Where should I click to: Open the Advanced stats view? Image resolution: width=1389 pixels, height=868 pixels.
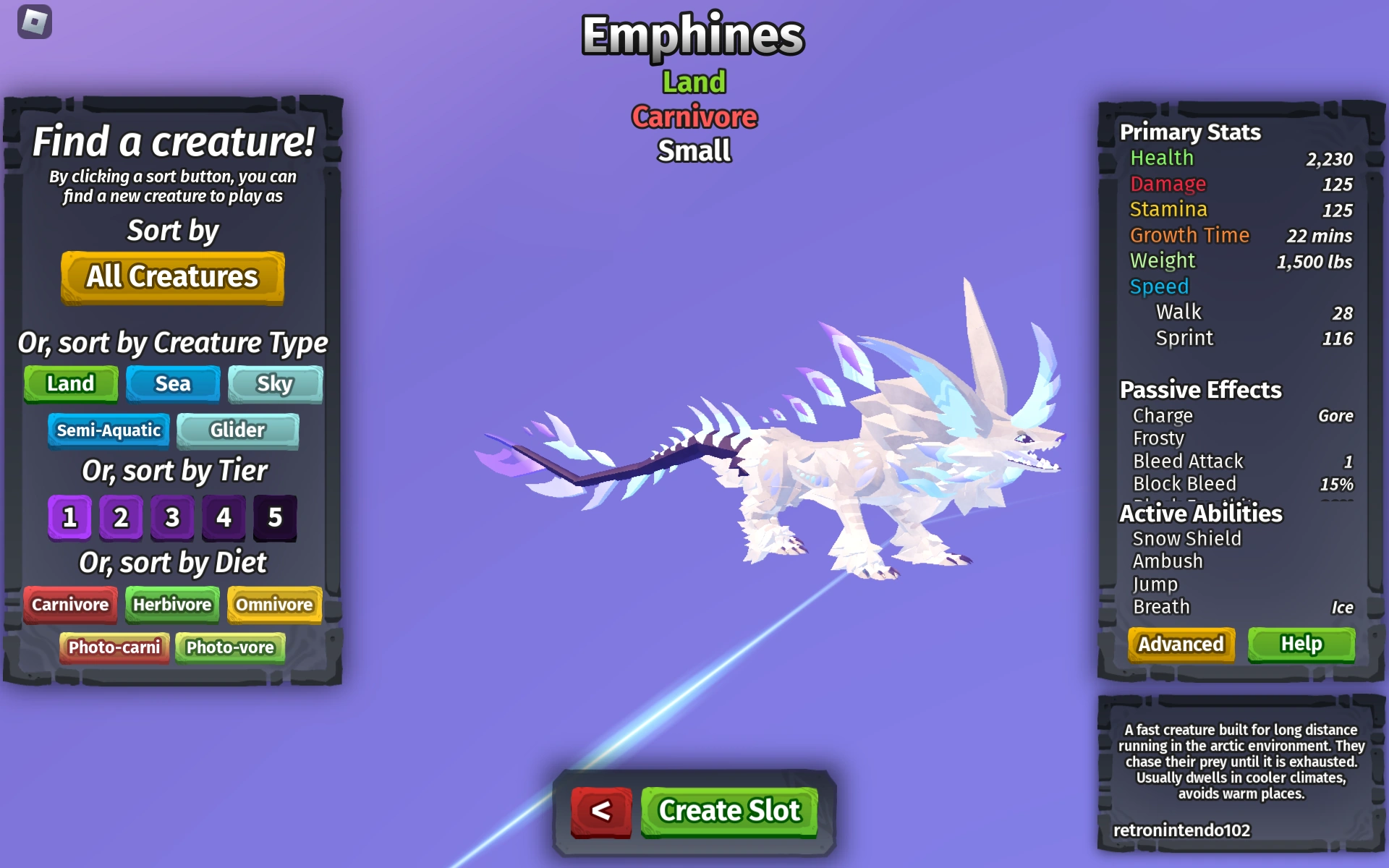1181,644
